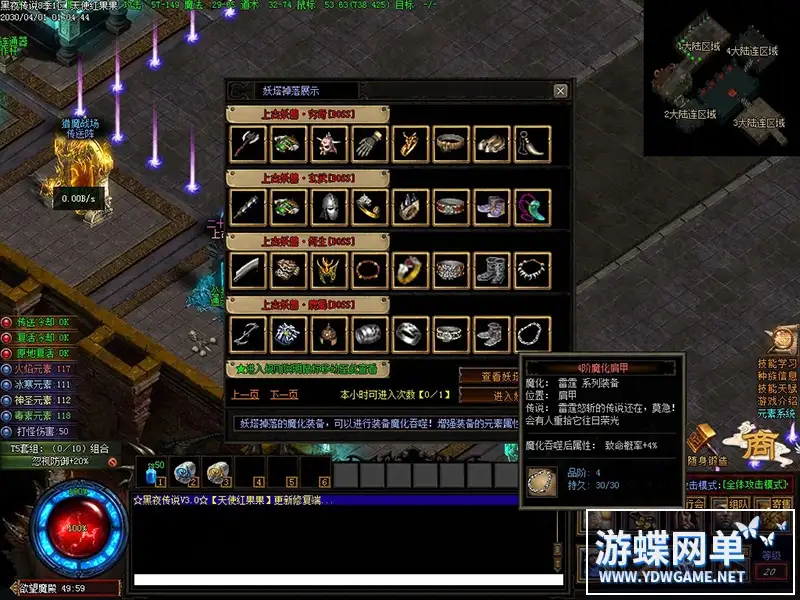The width and height of the screenshot is (800, 600).
Task: Close the 妖塔掉落展示 window
Action: pyautogui.click(x=560, y=91)
